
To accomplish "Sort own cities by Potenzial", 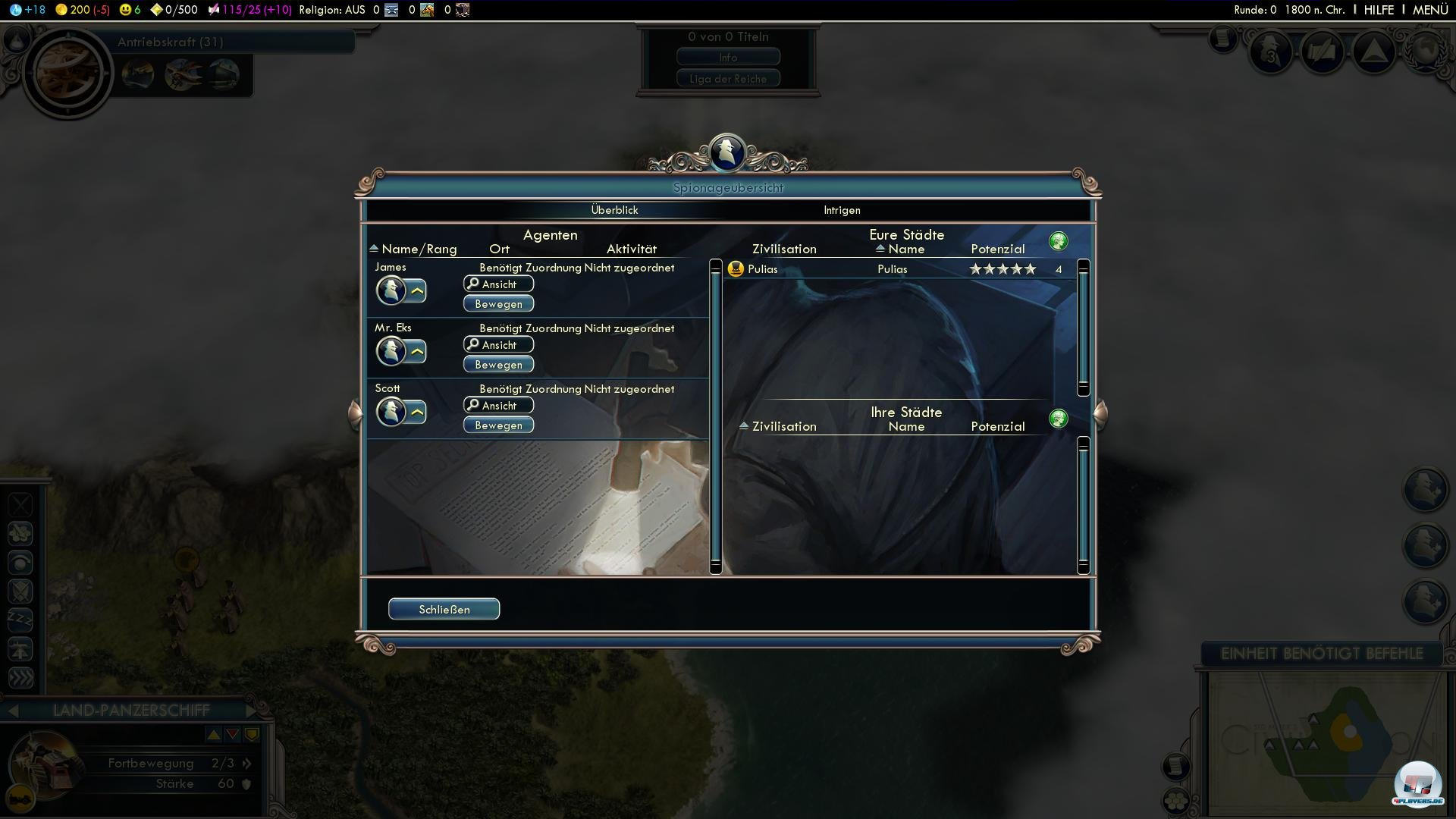I will point(997,249).
